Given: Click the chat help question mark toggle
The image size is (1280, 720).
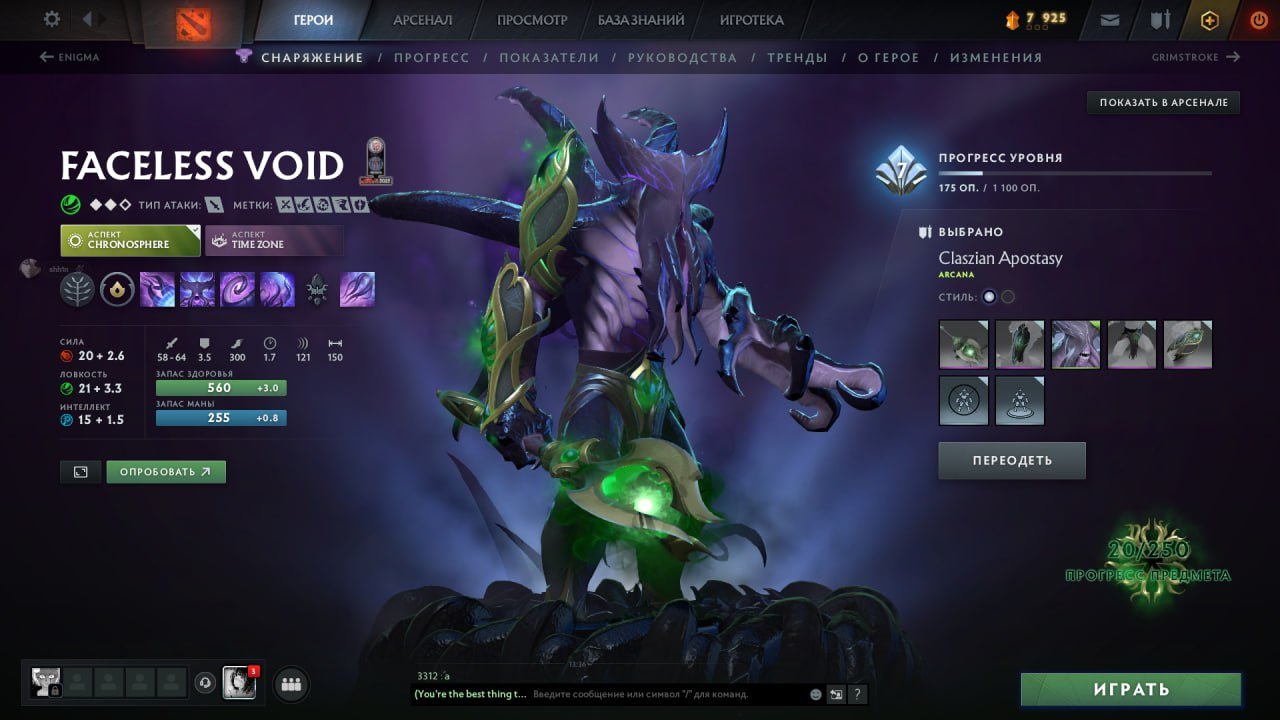Looking at the screenshot, I should point(857,694).
